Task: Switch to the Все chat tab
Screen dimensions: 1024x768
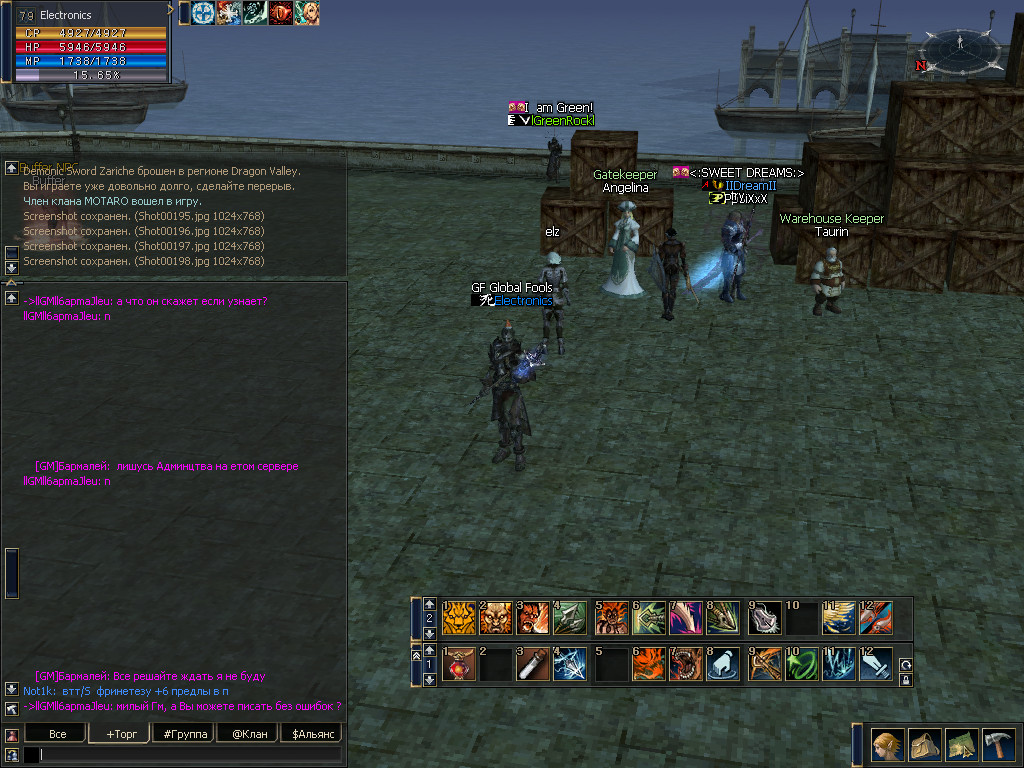Action: (x=58, y=734)
